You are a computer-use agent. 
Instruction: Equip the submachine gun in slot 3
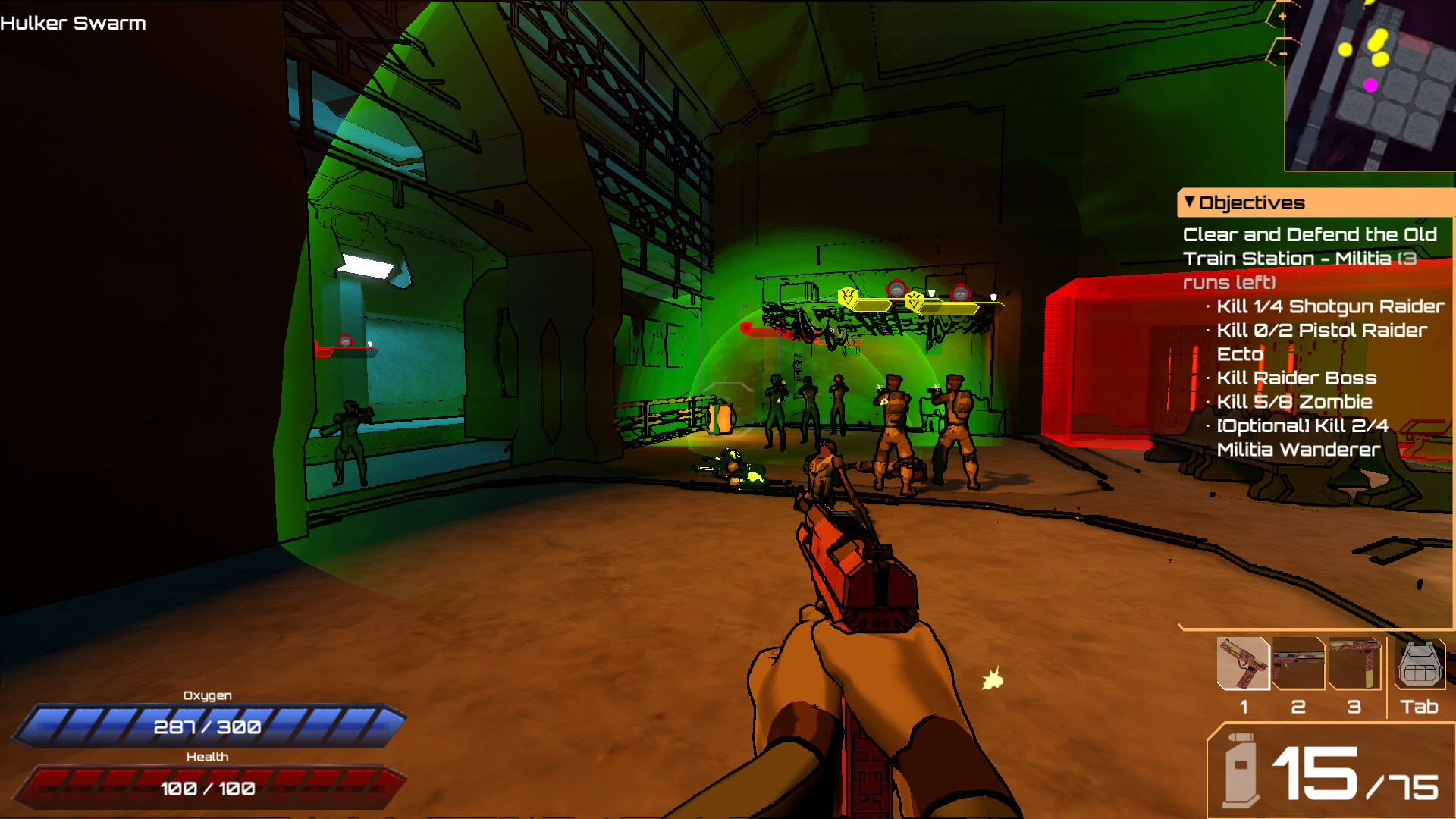pyautogui.click(x=1354, y=664)
